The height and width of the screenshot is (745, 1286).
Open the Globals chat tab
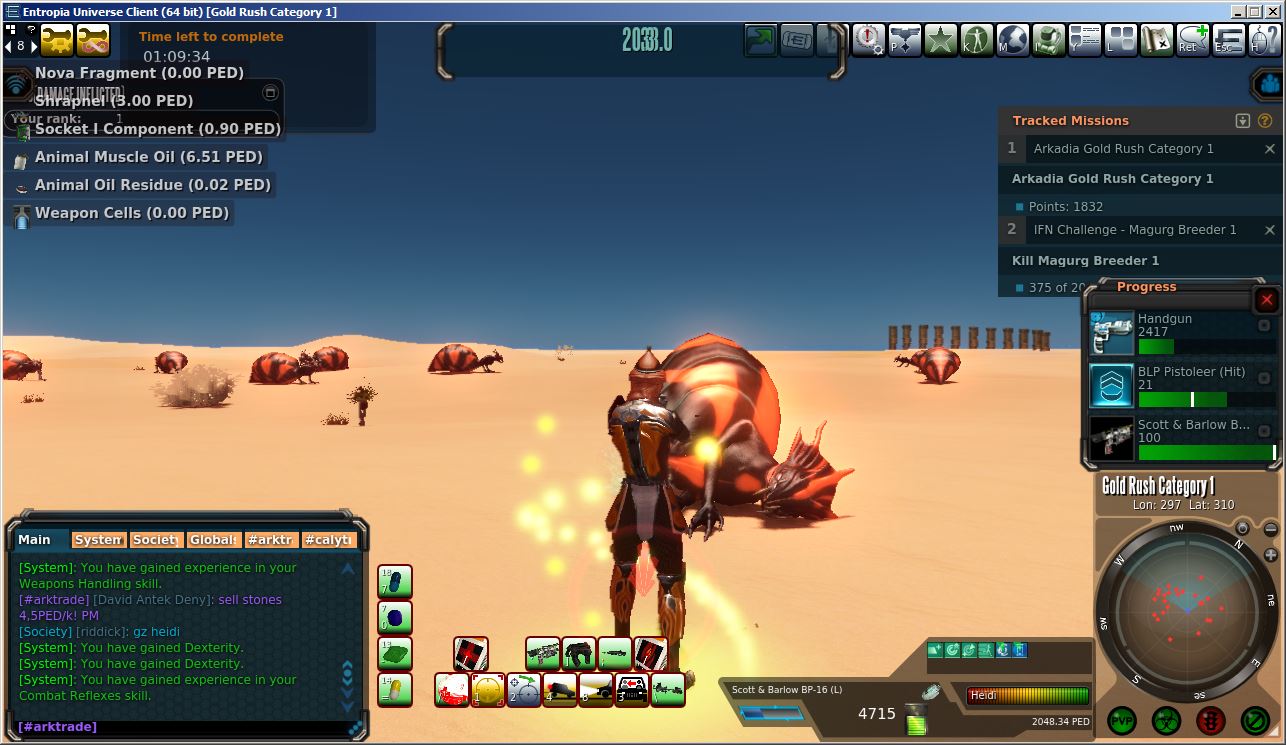click(x=213, y=540)
